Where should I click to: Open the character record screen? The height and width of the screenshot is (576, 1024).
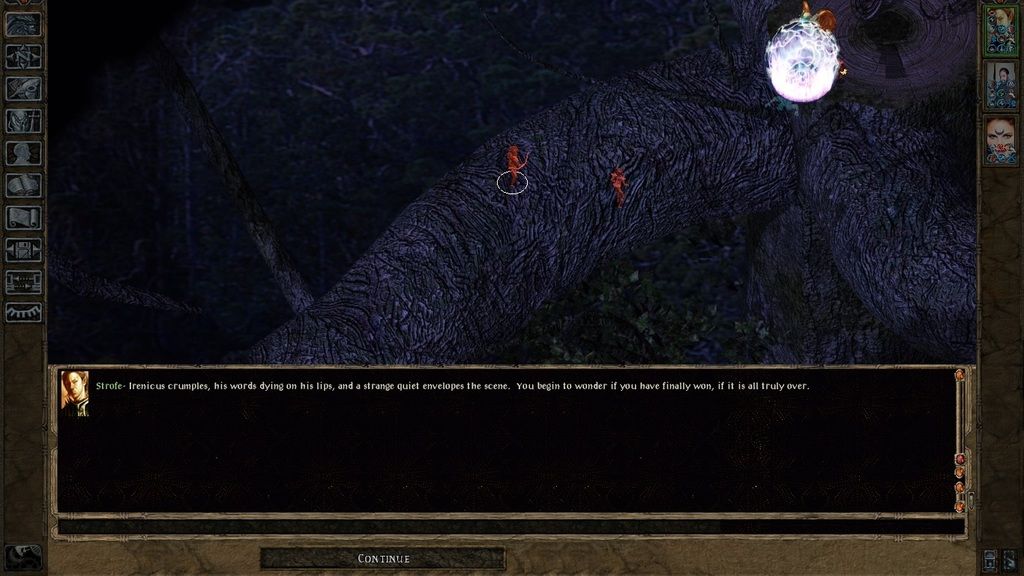pos(23,153)
